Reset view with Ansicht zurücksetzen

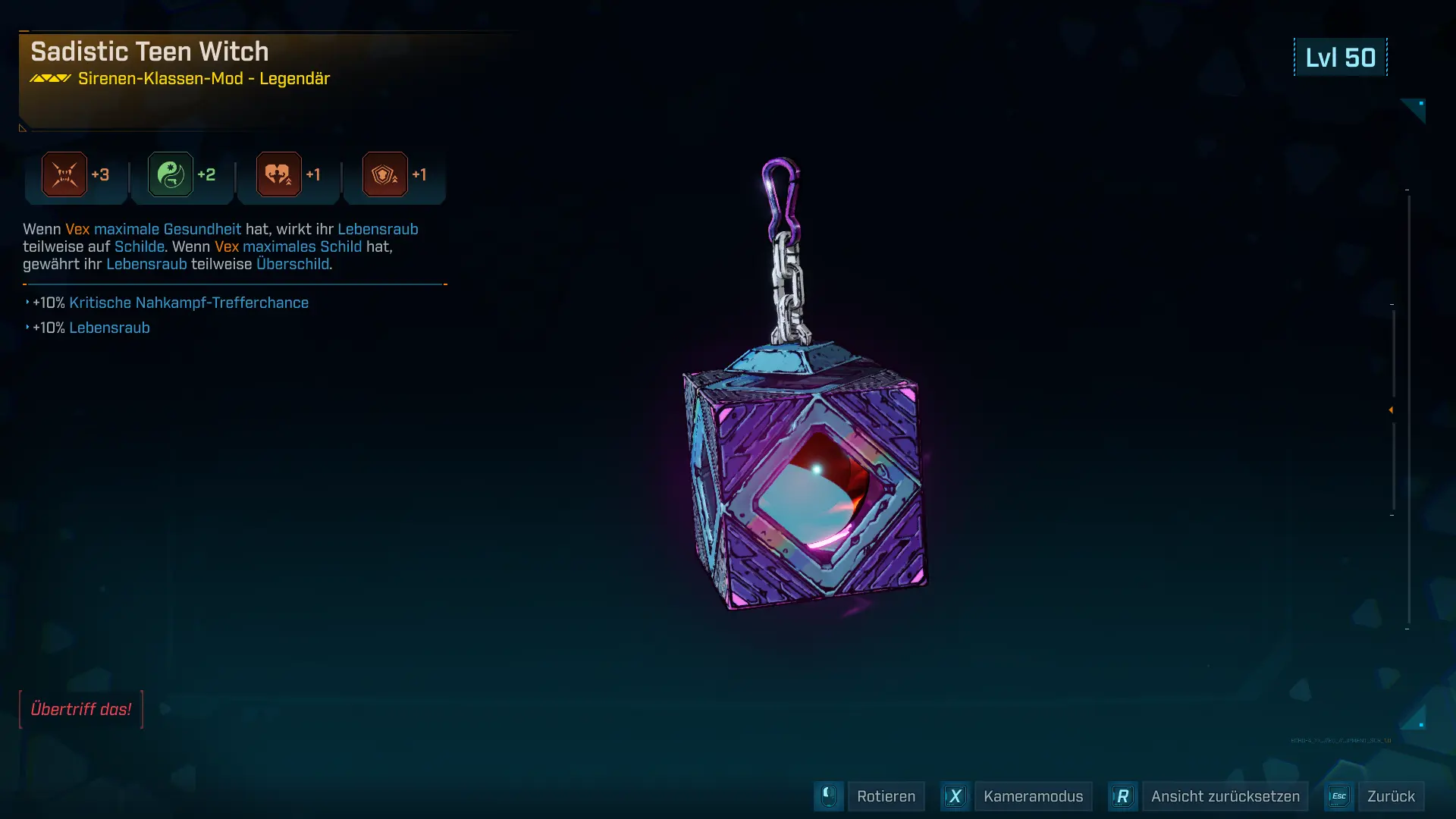[1224, 796]
